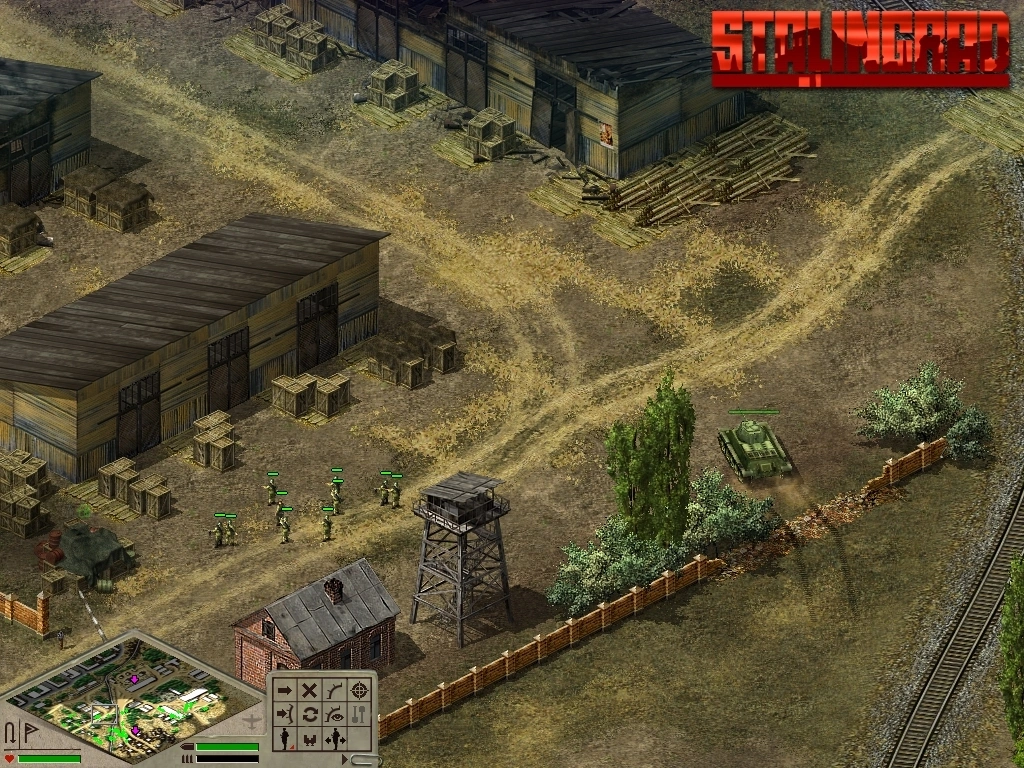
Task: Select the circular arrows rotate command
Action: (310, 714)
